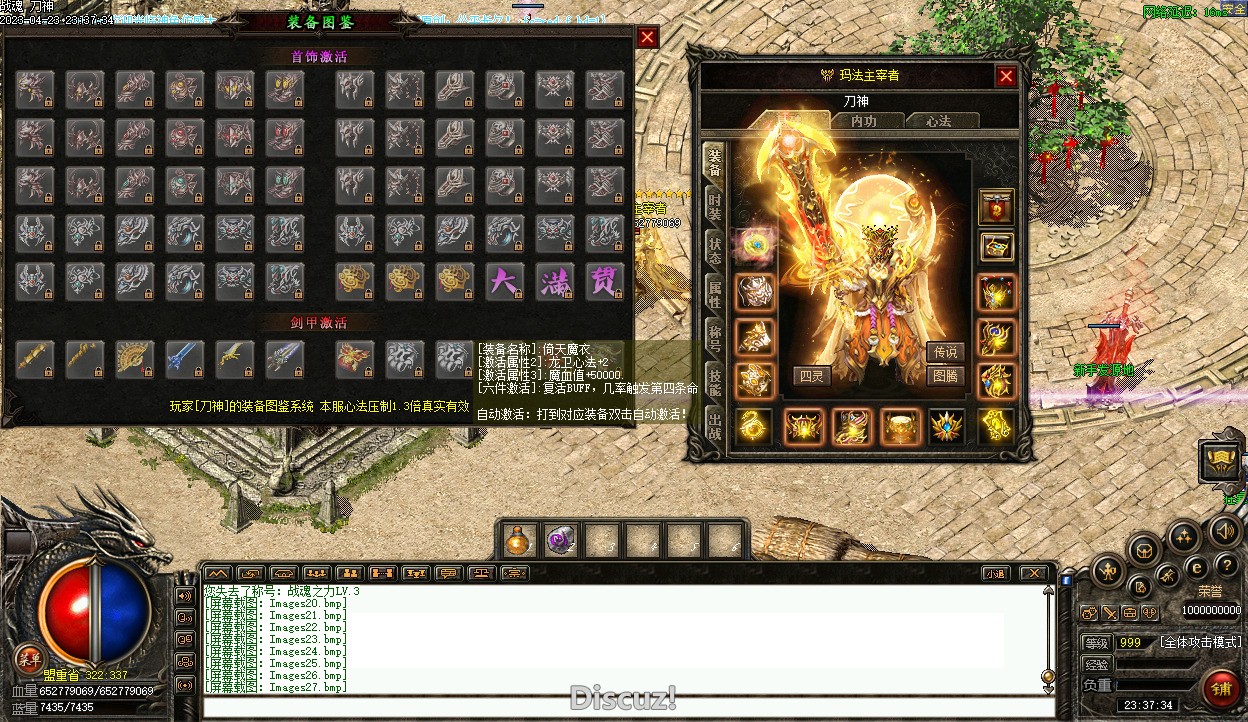Open the 技能 skills side tab
1248x722 pixels.
point(714,380)
